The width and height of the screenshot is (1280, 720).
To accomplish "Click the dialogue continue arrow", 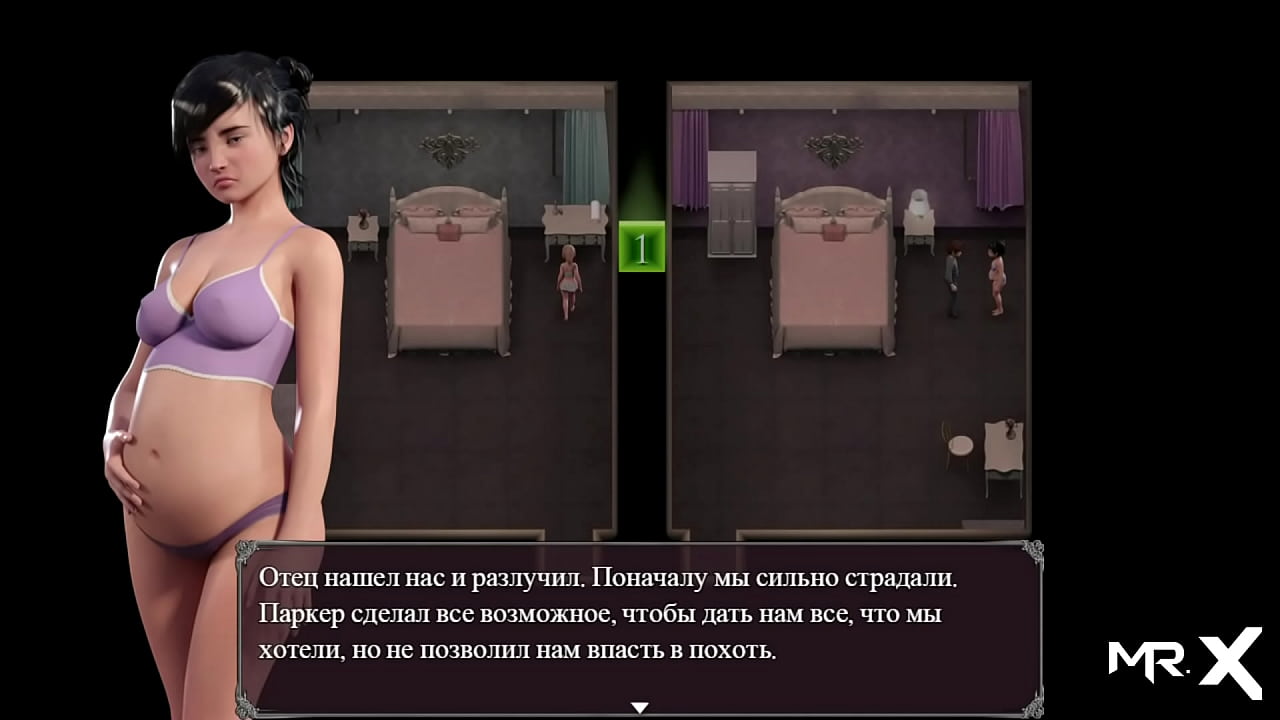I will 640,708.
